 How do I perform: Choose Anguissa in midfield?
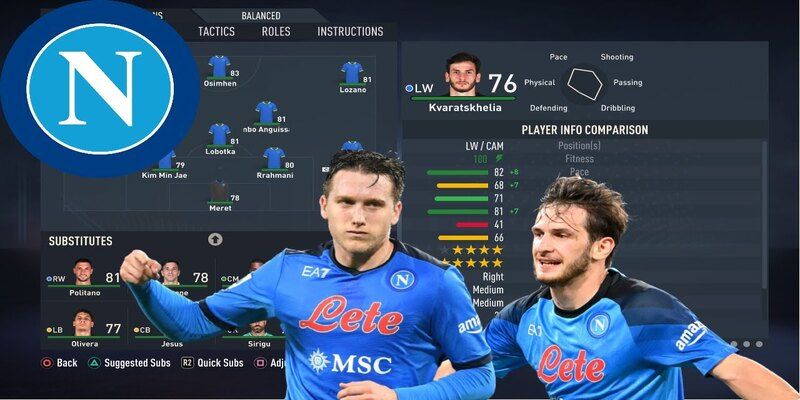[x=265, y=113]
